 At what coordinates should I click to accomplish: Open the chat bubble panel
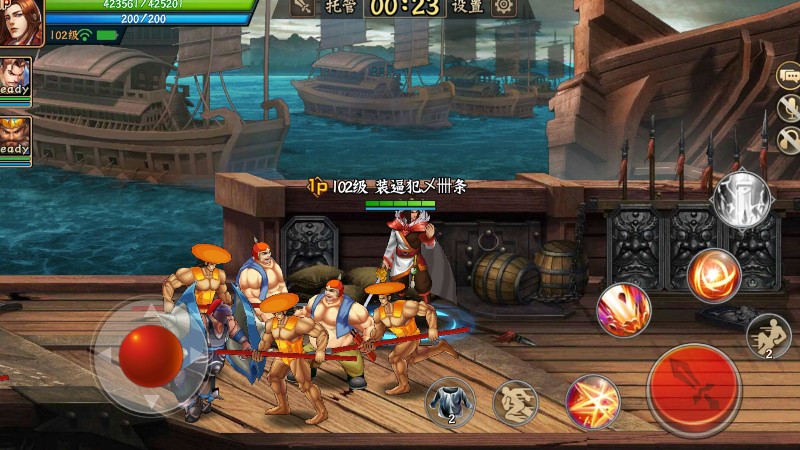pyautogui.click(x=788, y=77)
